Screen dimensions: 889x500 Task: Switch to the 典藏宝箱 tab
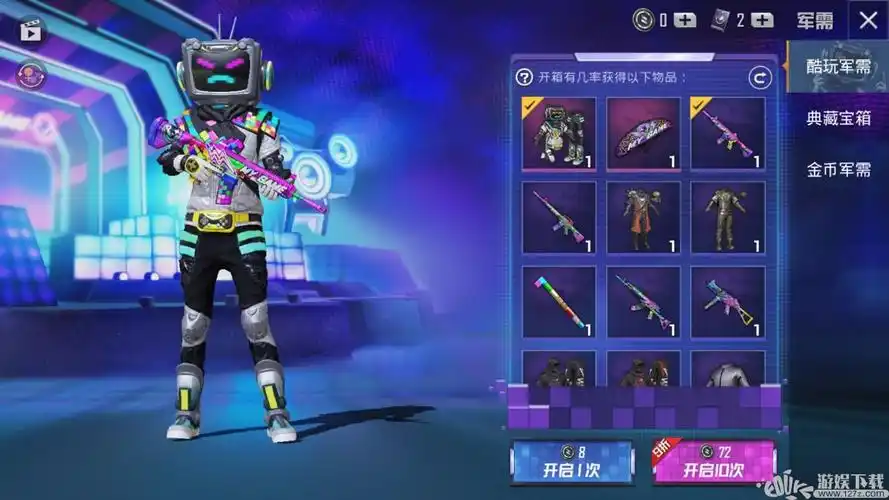839,118
